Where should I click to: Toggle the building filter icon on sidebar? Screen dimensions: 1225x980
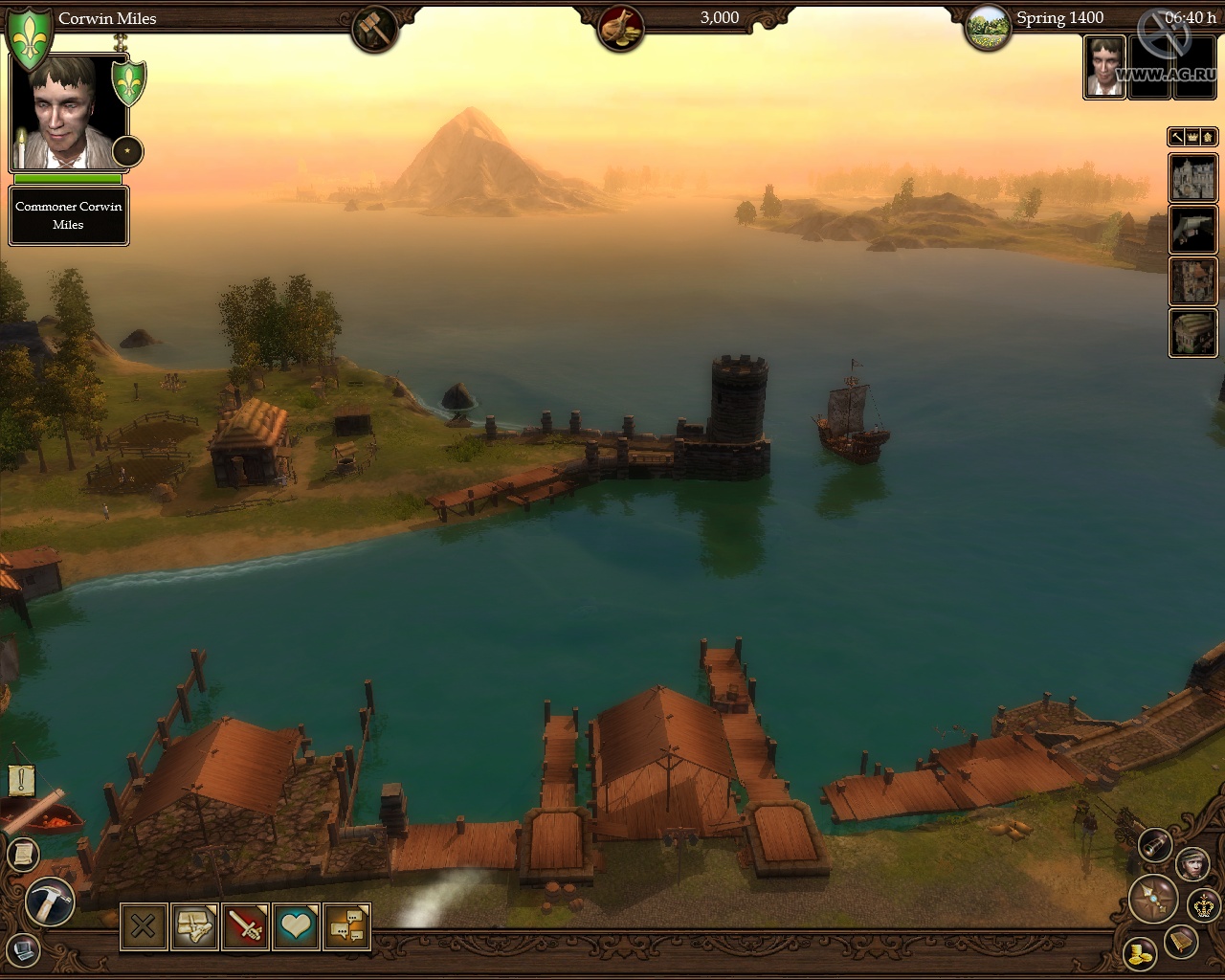[1206, 137]
